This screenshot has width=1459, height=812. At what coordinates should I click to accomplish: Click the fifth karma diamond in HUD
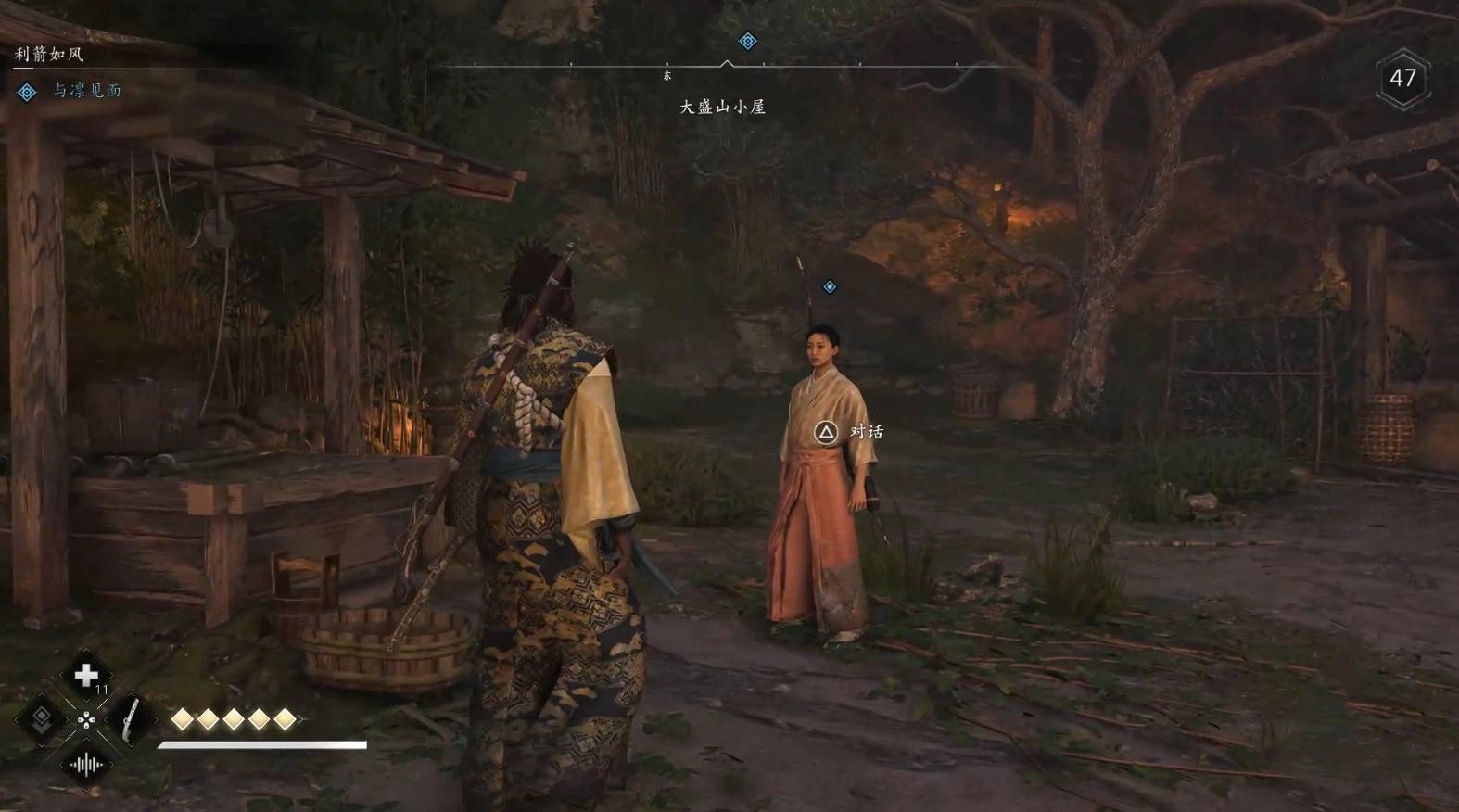tap(285, 718)
